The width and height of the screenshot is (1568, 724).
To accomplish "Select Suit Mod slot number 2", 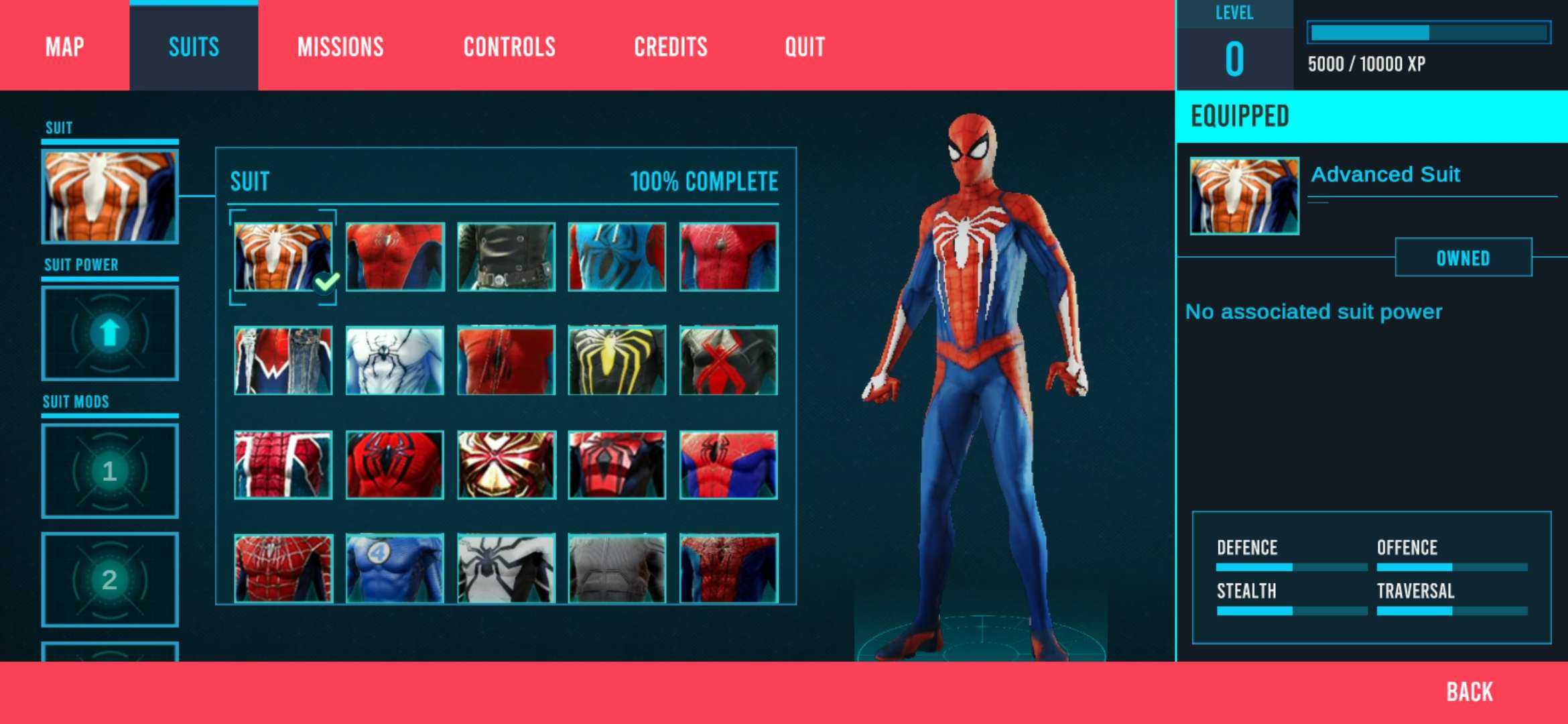I will click(110, 580).
